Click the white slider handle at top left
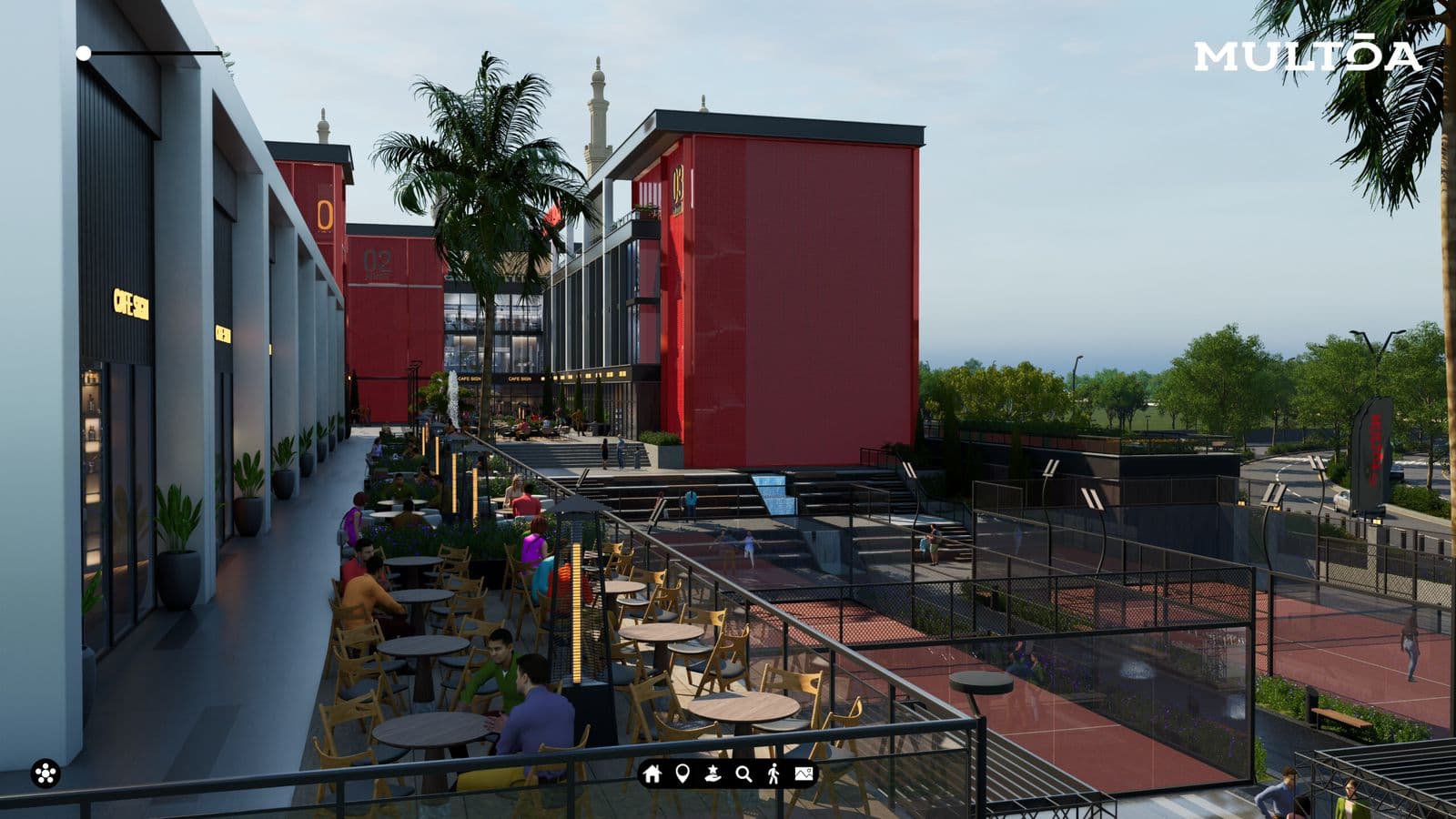 coord(84,54)
